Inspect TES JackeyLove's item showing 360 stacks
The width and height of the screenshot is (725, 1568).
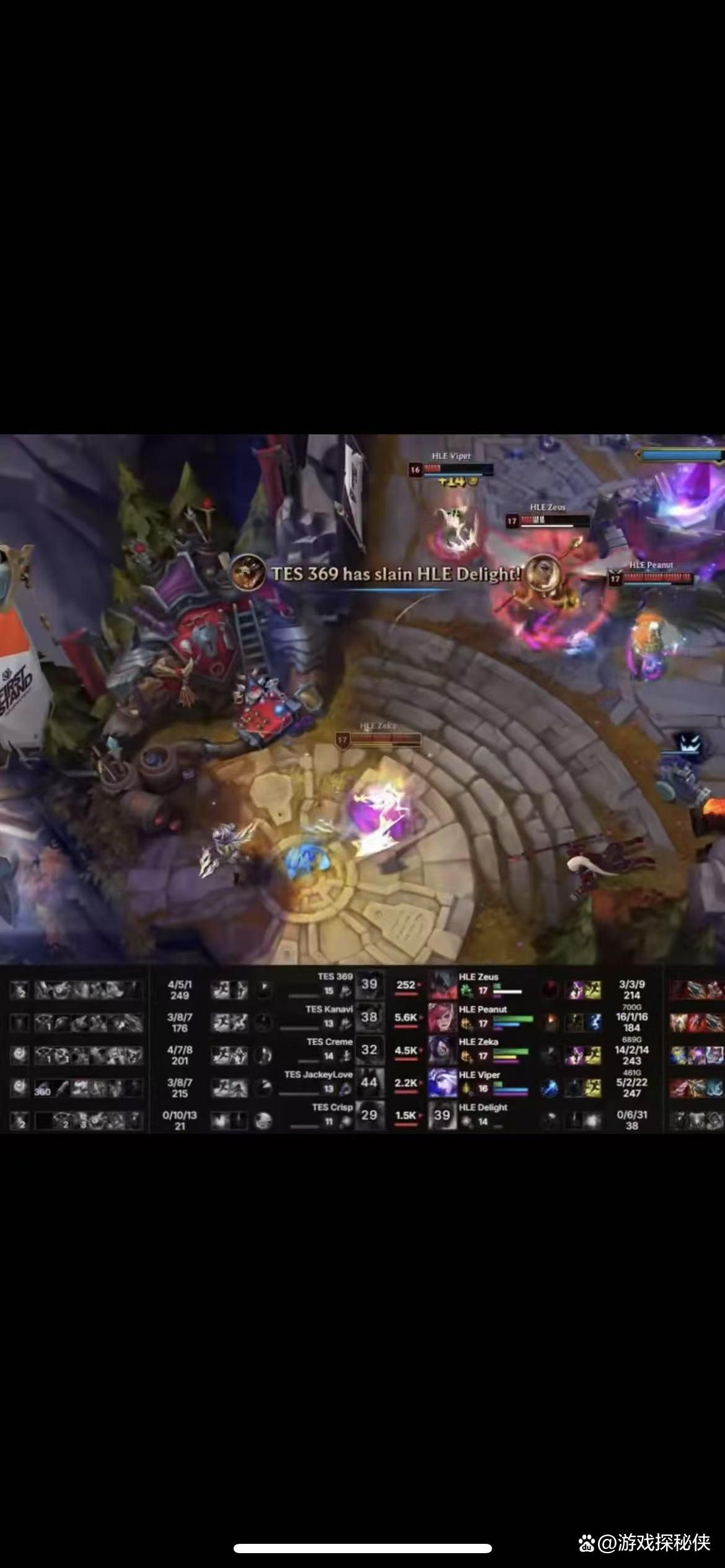pyautogui.click(x=43, y=1089)
